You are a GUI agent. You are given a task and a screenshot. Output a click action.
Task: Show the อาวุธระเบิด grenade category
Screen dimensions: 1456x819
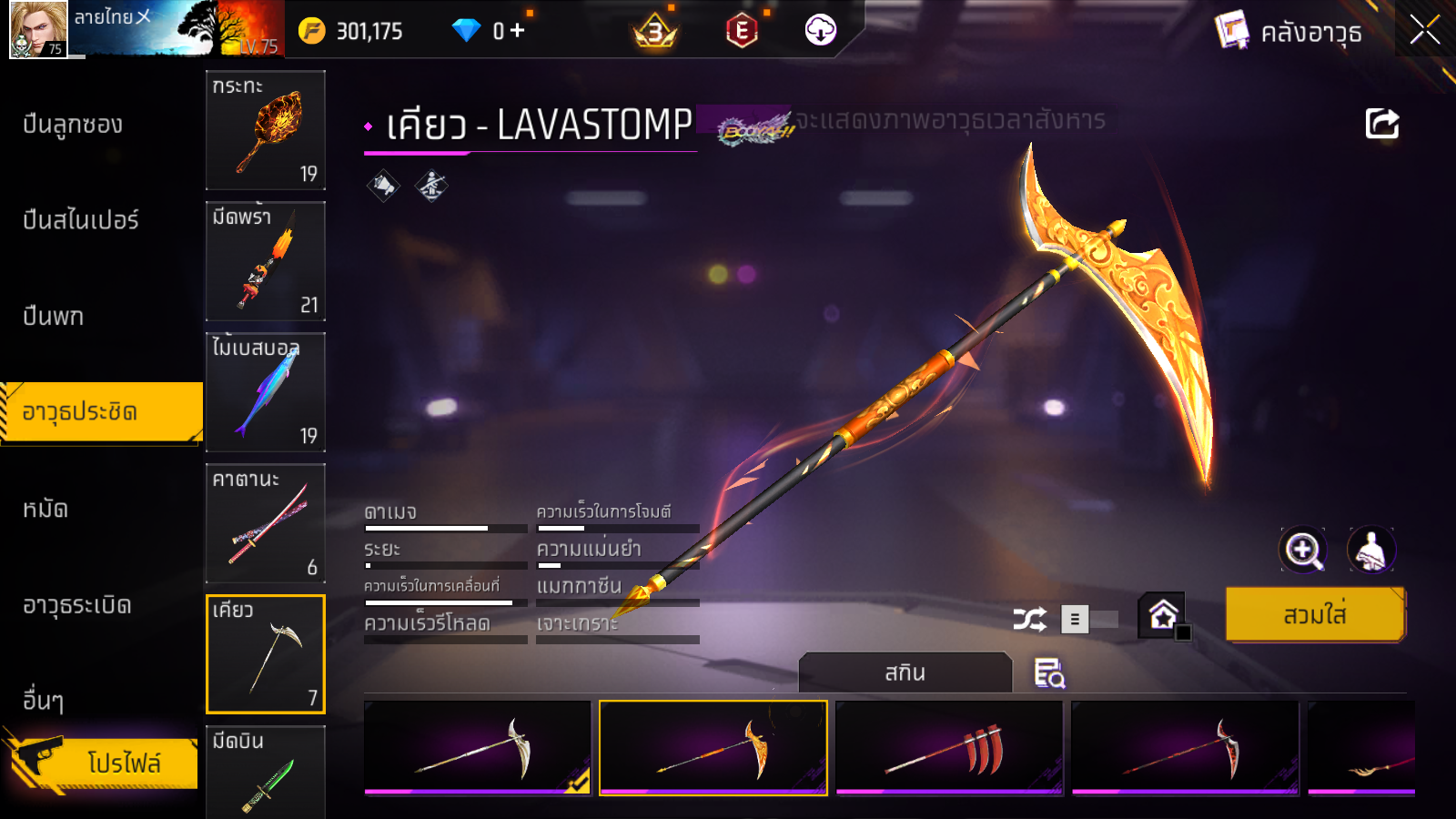(77, 605)
